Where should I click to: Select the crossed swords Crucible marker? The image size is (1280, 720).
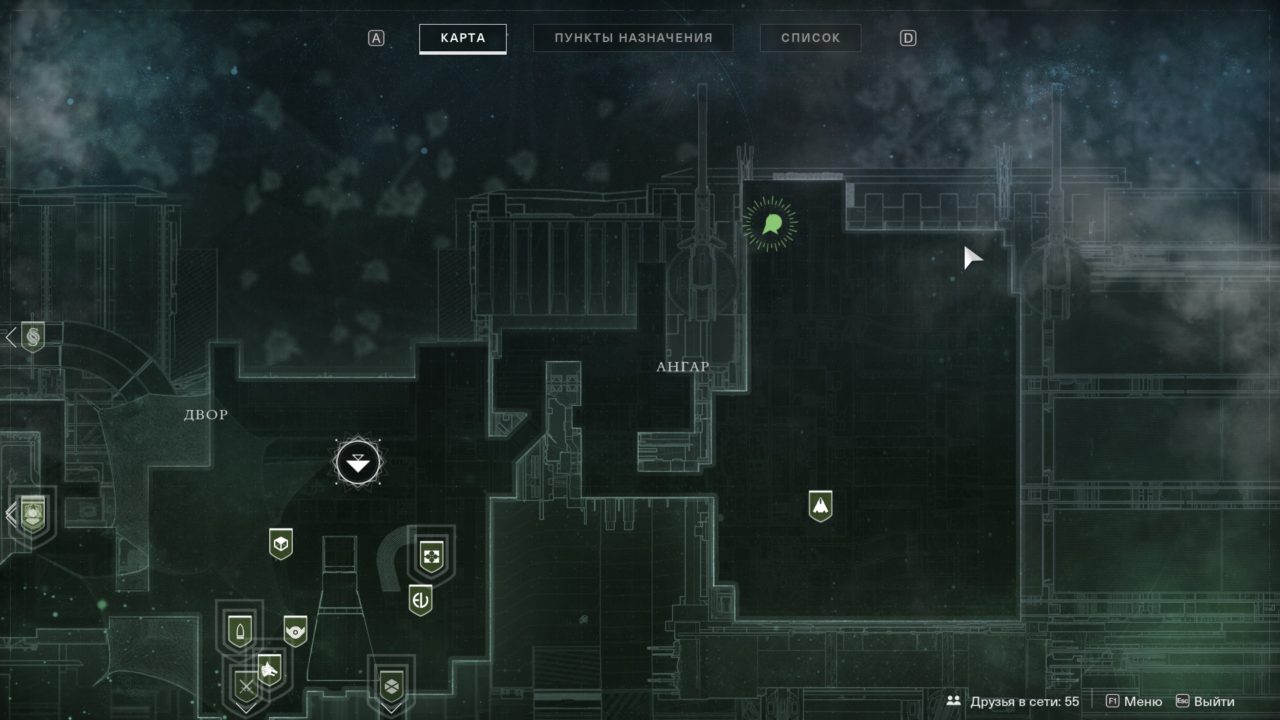(x=245, y=687)
